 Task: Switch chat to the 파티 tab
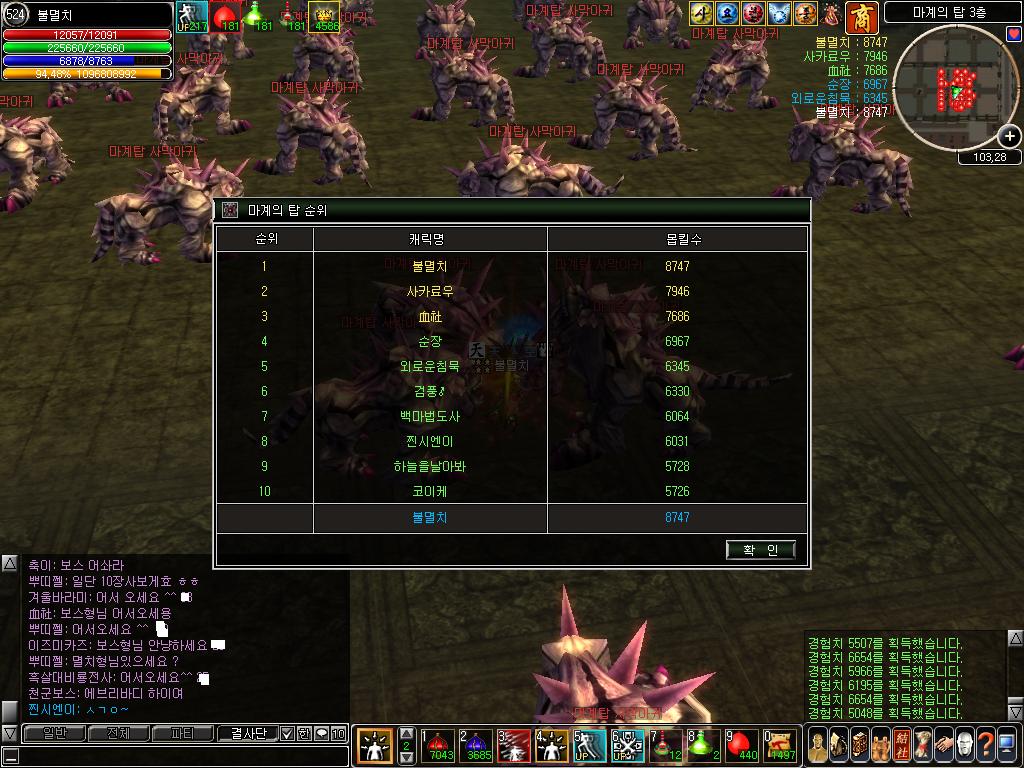coord(182,734)
